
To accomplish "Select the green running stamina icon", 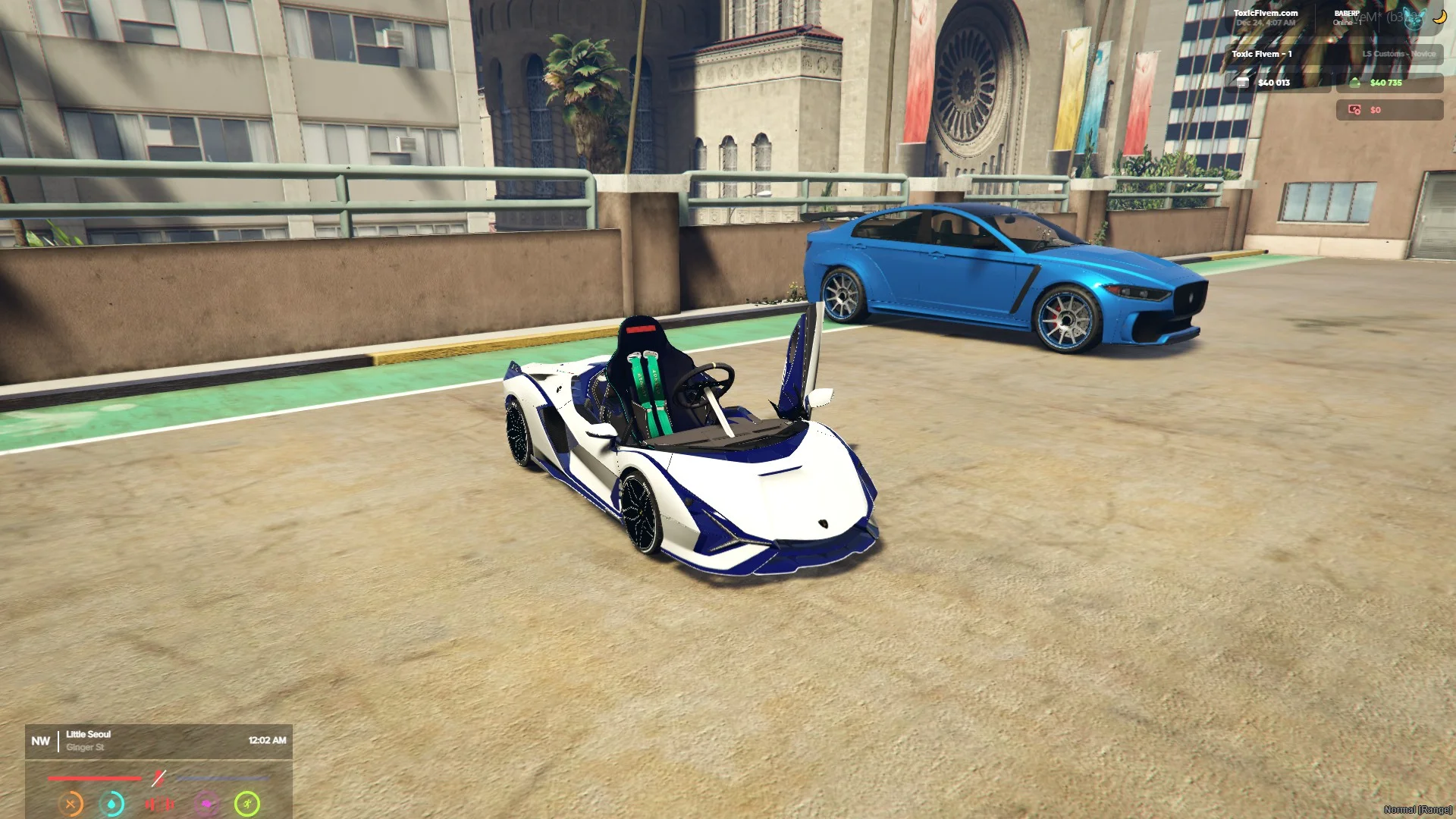I will pos(247,804).
